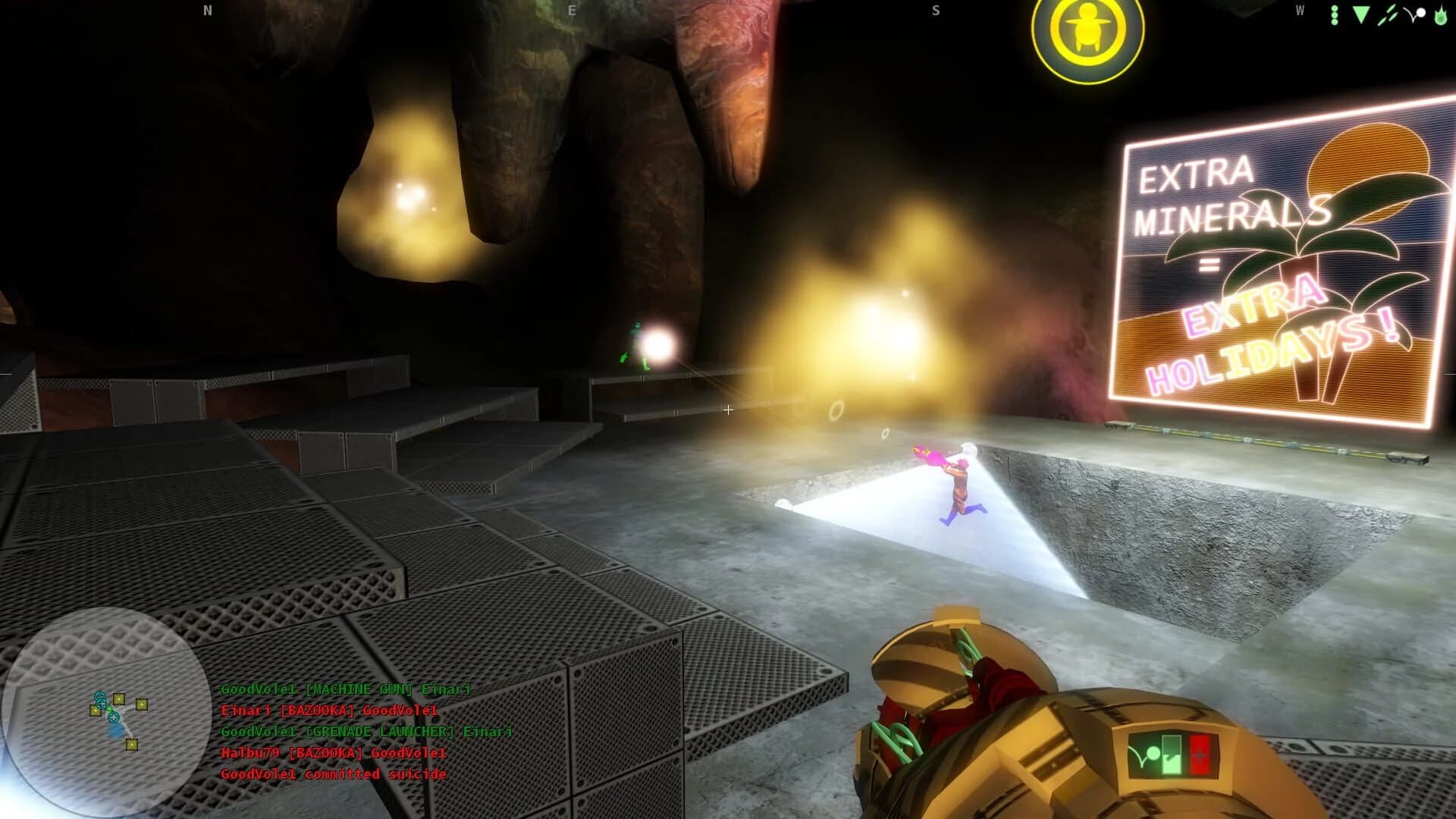This screenshot has height=819, width=1456.
Task: Select the grenade shards icon in the HUD
Action: pos(1388,14)
